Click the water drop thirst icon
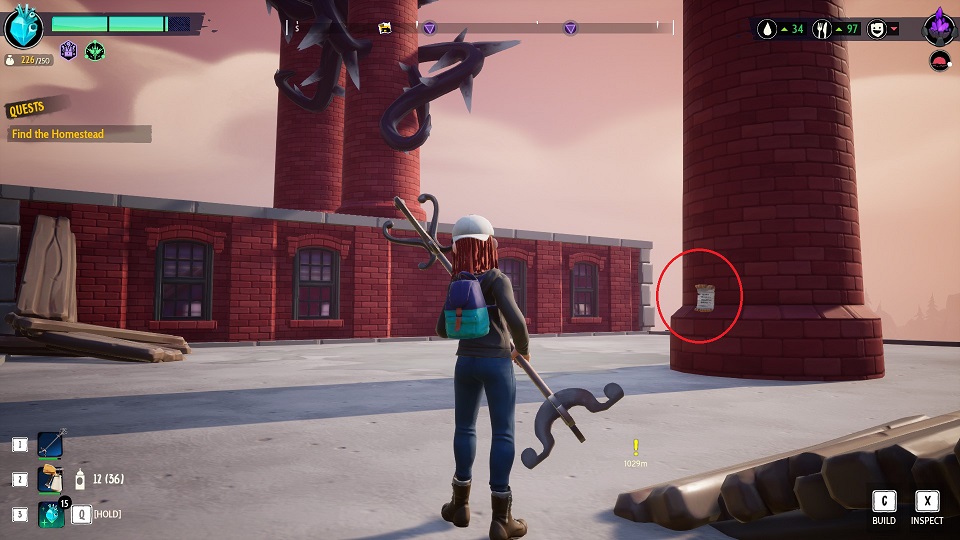 click(x=768, y=28)
